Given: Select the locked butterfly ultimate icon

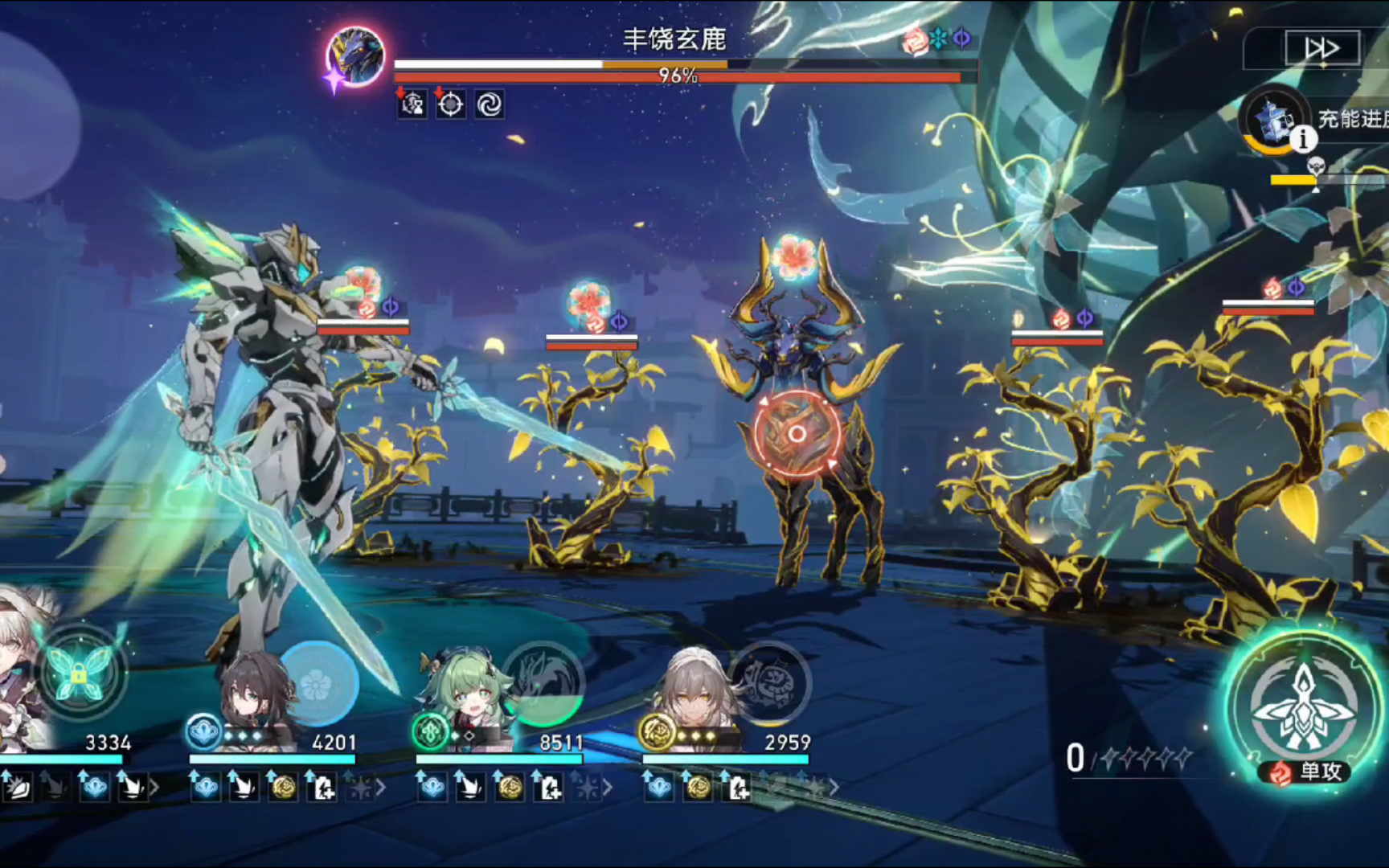Looking at the screenshot, I should 79,674.
